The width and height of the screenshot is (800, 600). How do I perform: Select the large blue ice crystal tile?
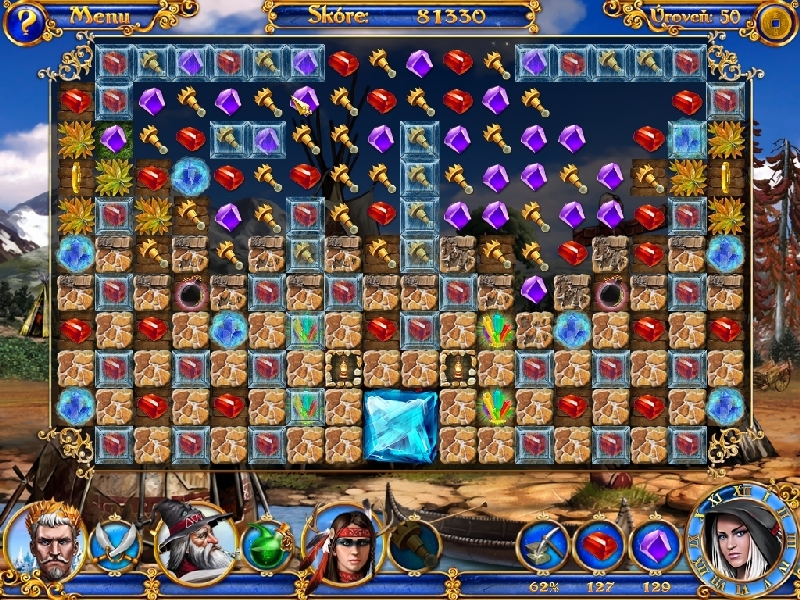pos(400,427)
